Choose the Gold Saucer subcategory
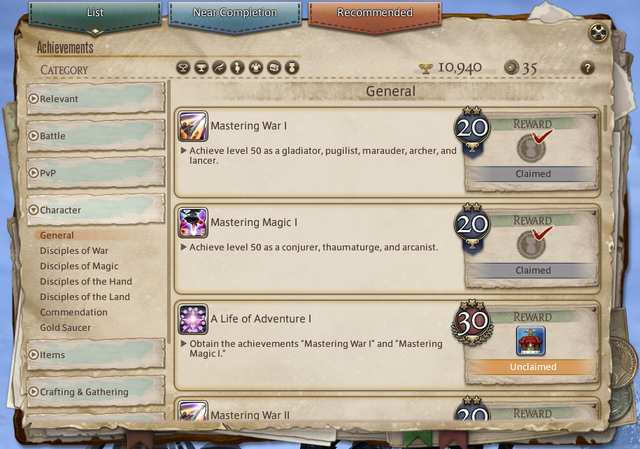Viewport: 640px width, 449px height. 65,328
